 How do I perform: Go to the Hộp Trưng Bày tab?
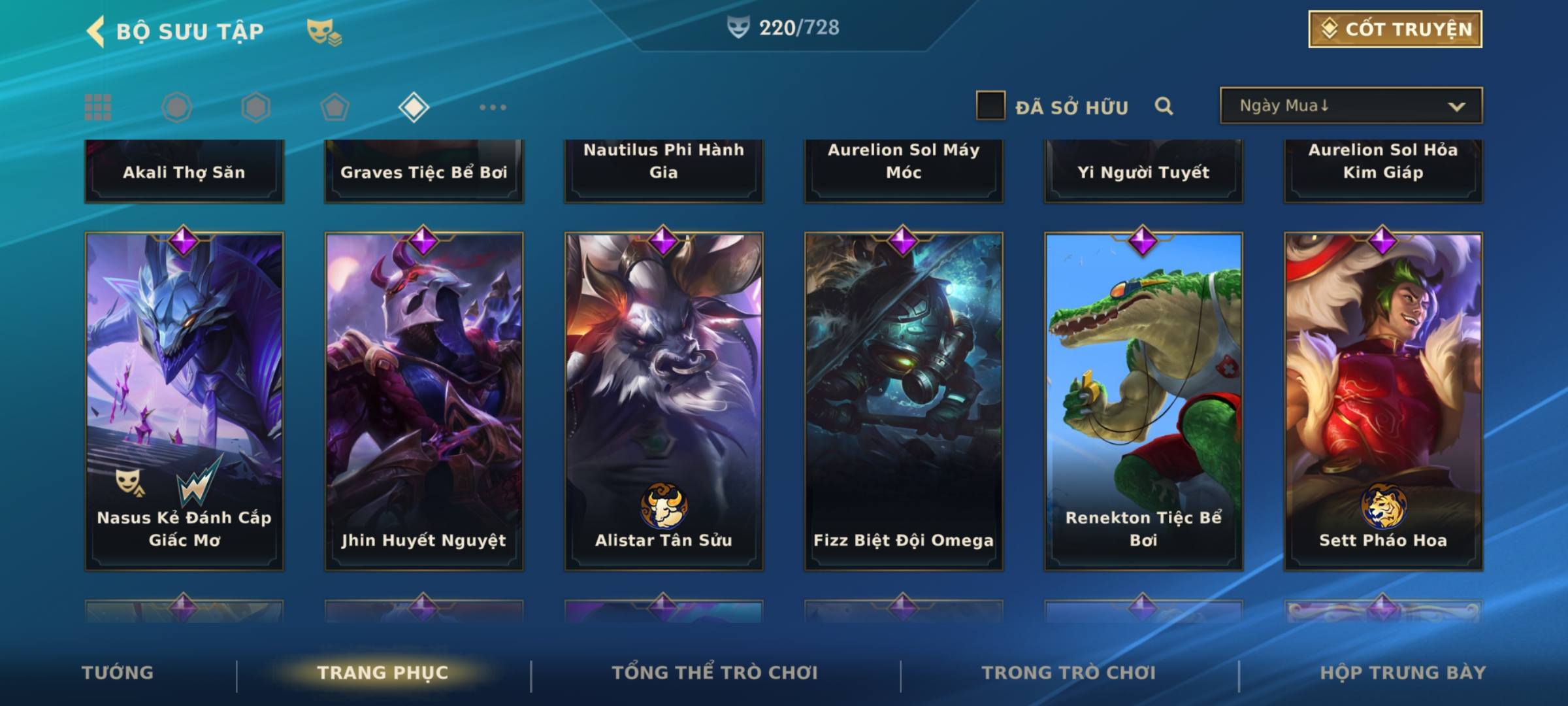pyautogui.click(x=1403, y=673)
